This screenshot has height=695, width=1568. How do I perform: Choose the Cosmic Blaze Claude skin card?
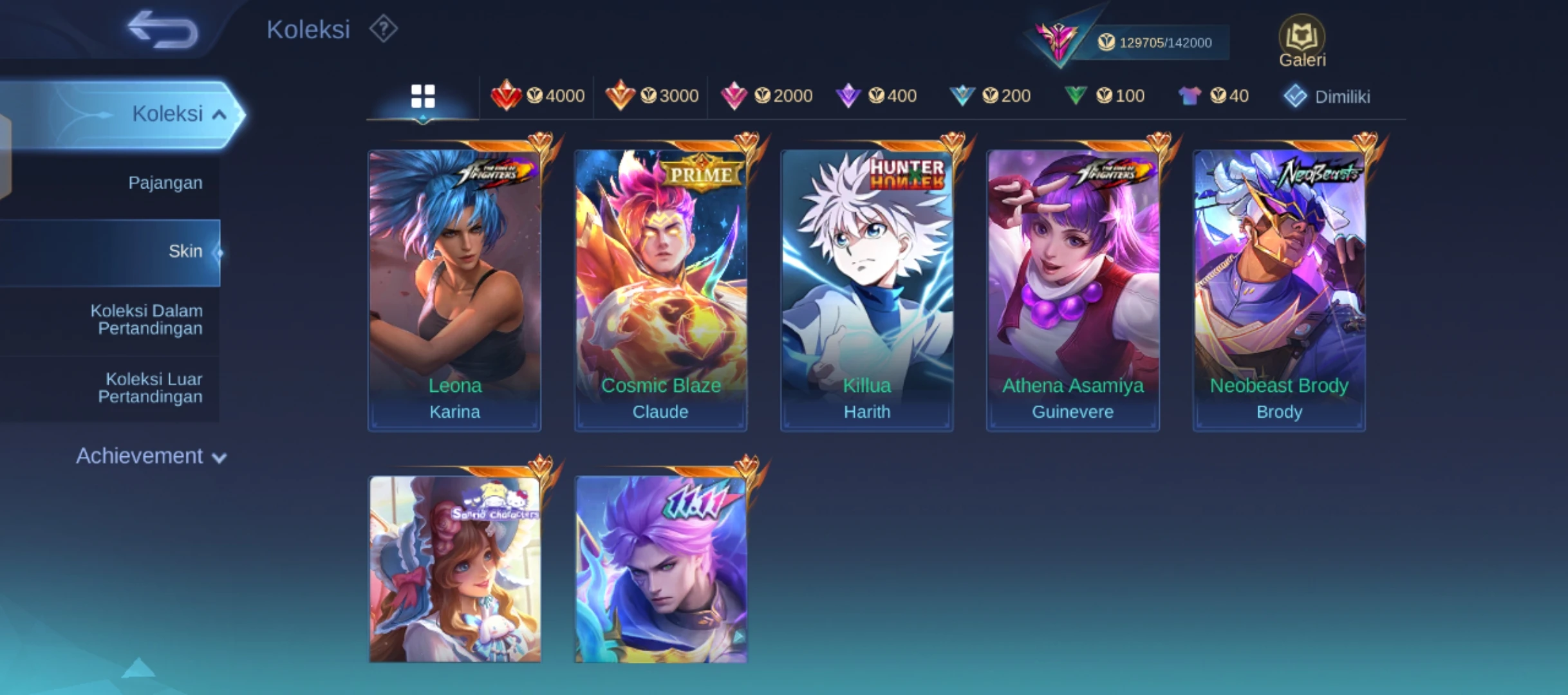[660, 290]
